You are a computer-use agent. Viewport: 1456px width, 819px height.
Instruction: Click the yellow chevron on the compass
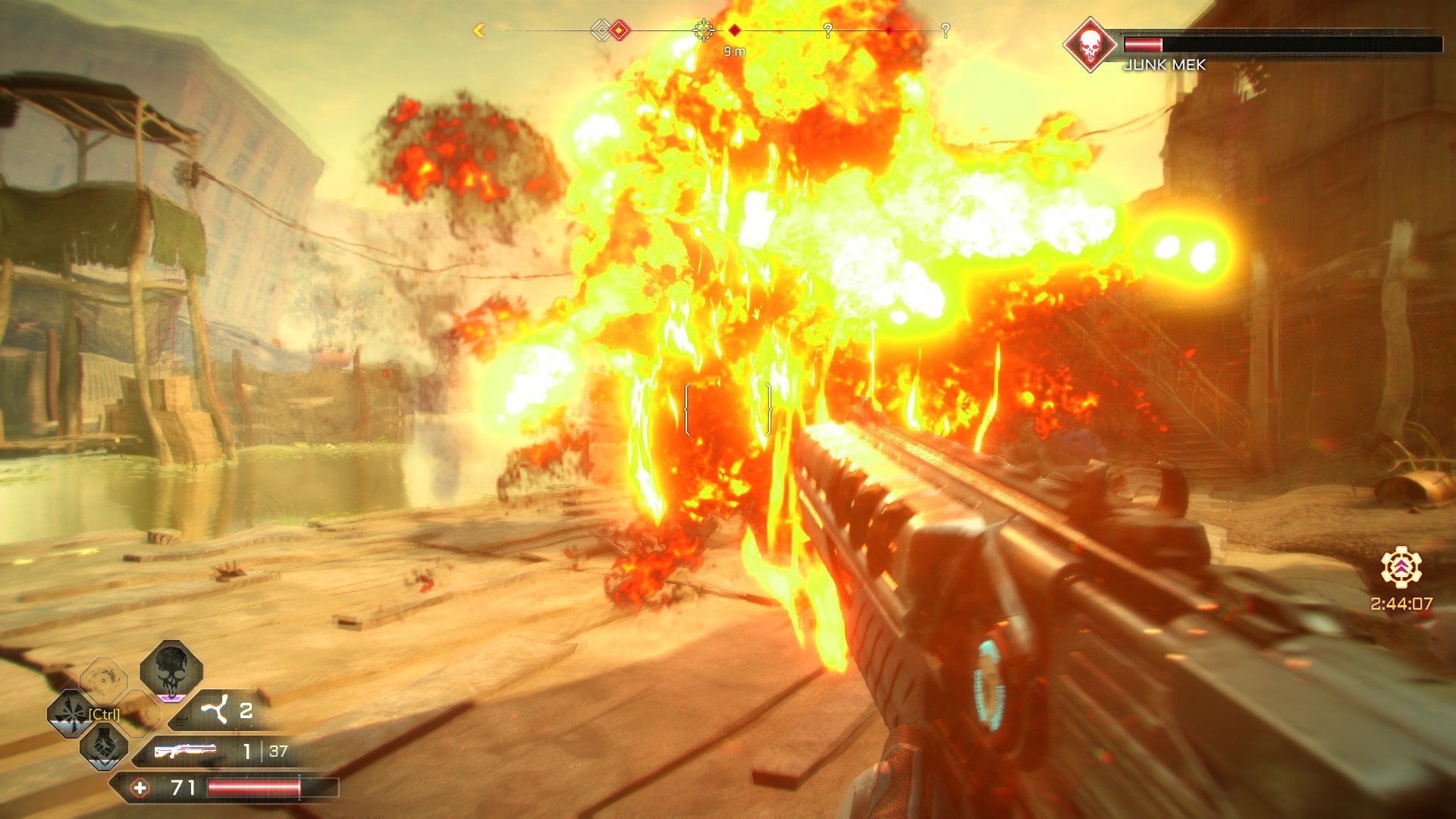pyautogui.click(x=479, y=31)
